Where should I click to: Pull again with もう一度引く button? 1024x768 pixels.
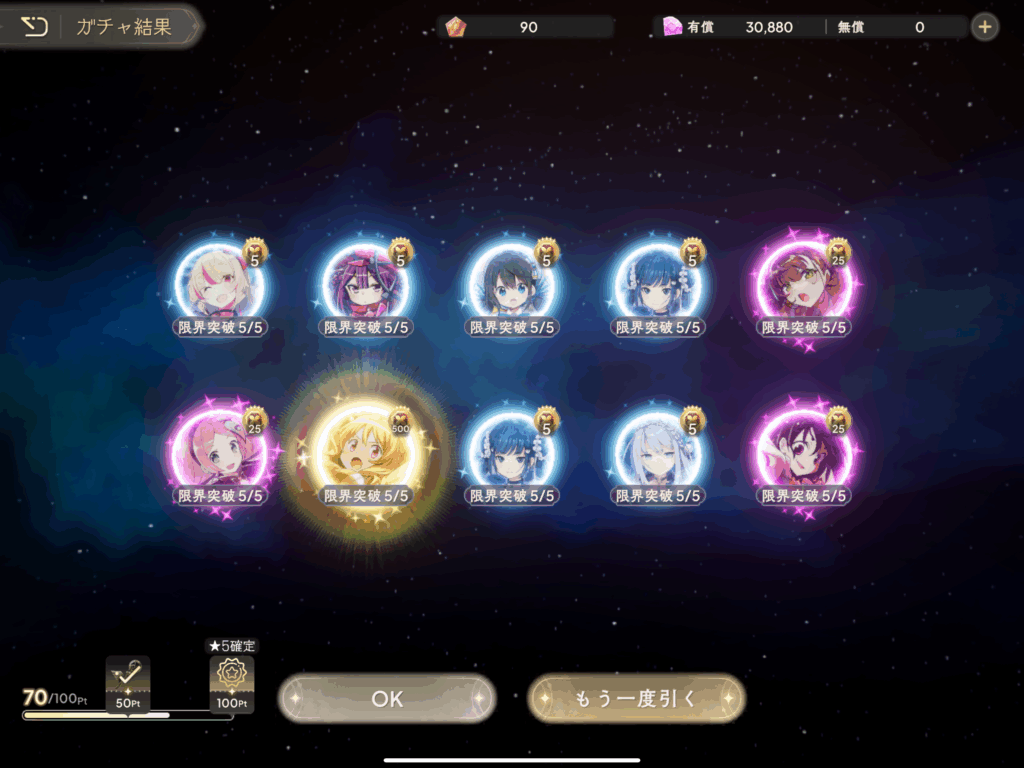point(636,698)
